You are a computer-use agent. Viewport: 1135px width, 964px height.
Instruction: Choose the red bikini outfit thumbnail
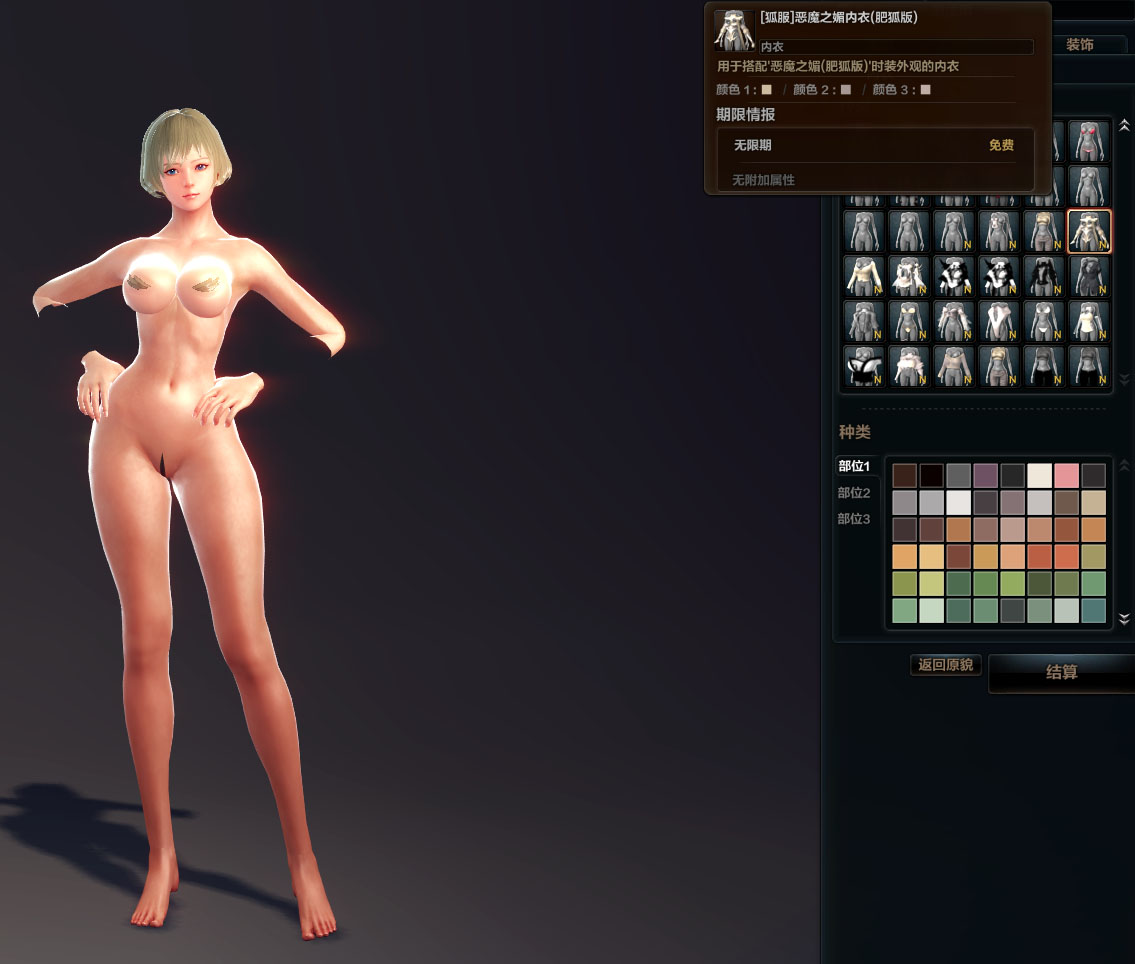pos(1089,141)
